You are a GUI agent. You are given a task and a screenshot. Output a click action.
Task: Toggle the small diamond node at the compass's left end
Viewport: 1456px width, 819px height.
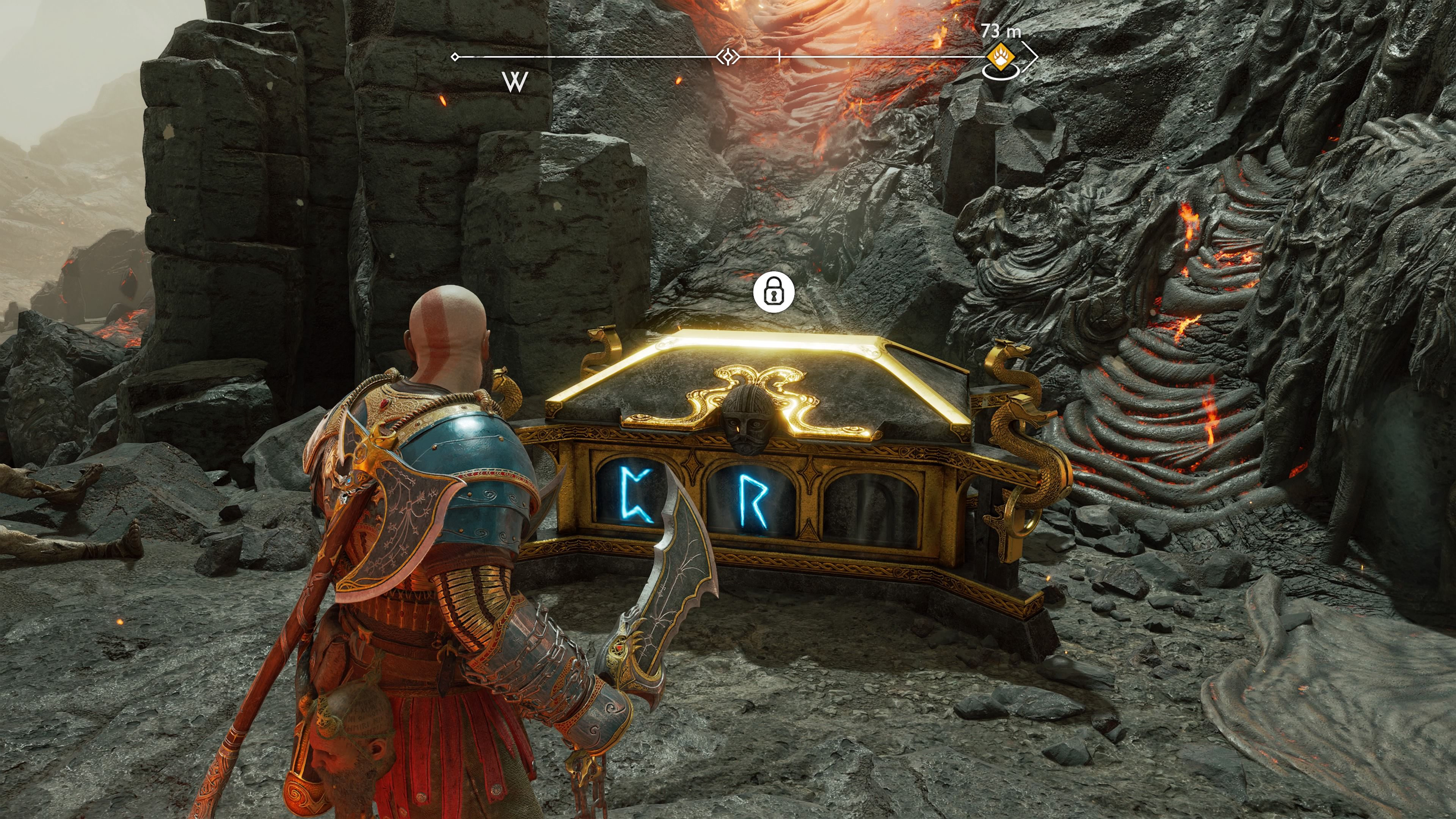click(455, 56)
